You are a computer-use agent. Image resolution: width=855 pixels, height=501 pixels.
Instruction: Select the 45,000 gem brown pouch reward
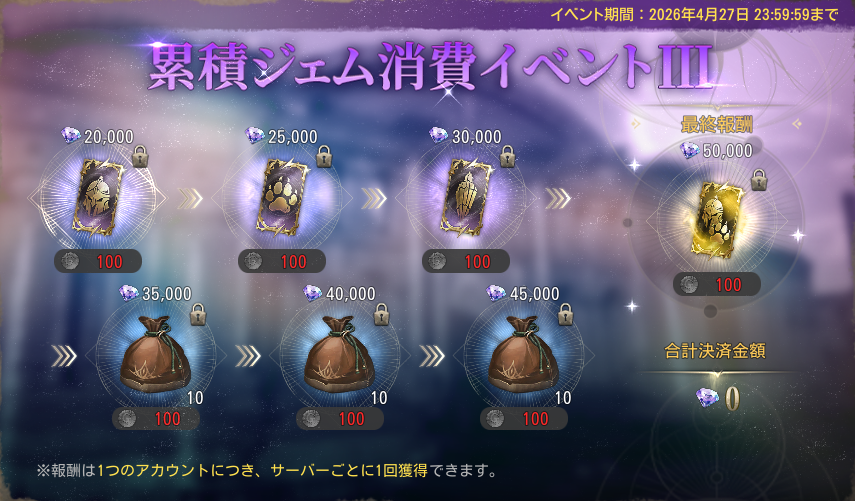tap(524, 355)
